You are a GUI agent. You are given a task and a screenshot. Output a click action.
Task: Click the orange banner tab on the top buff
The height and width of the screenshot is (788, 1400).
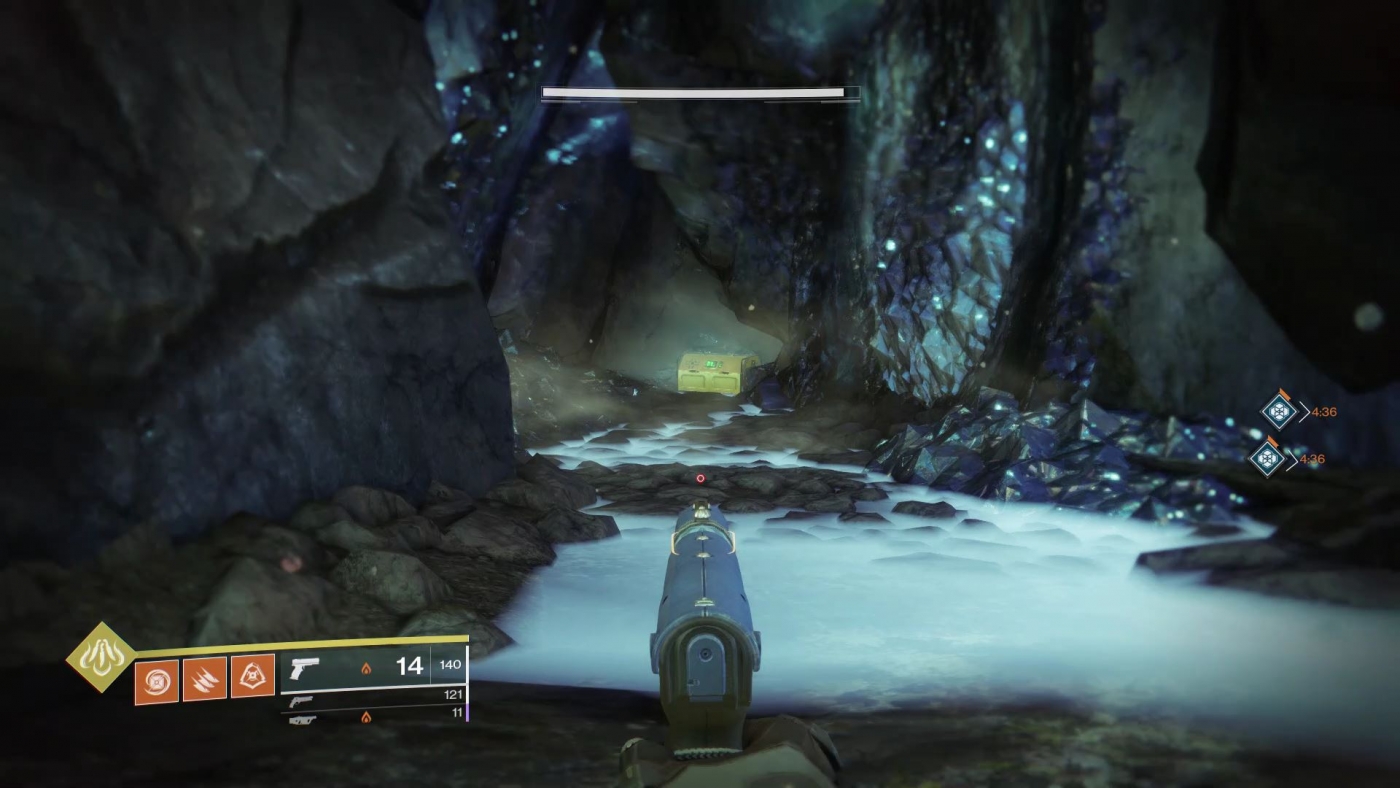1283,396
